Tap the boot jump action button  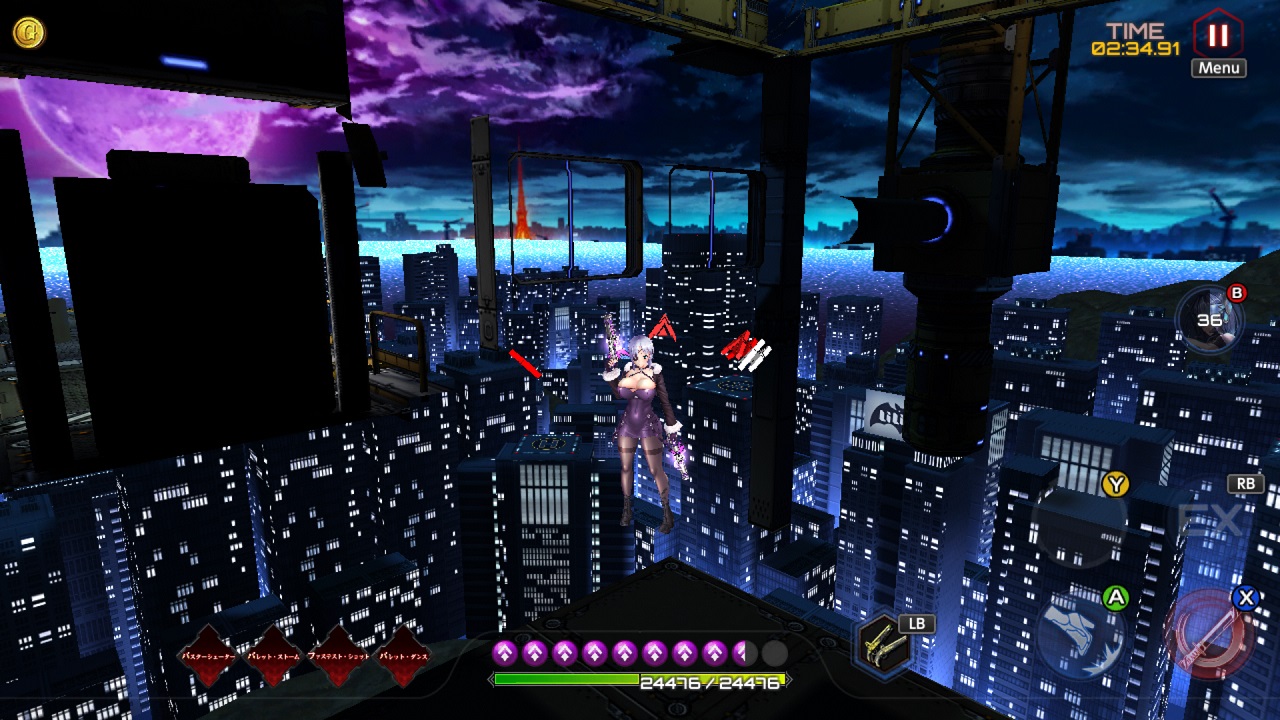1081,638
